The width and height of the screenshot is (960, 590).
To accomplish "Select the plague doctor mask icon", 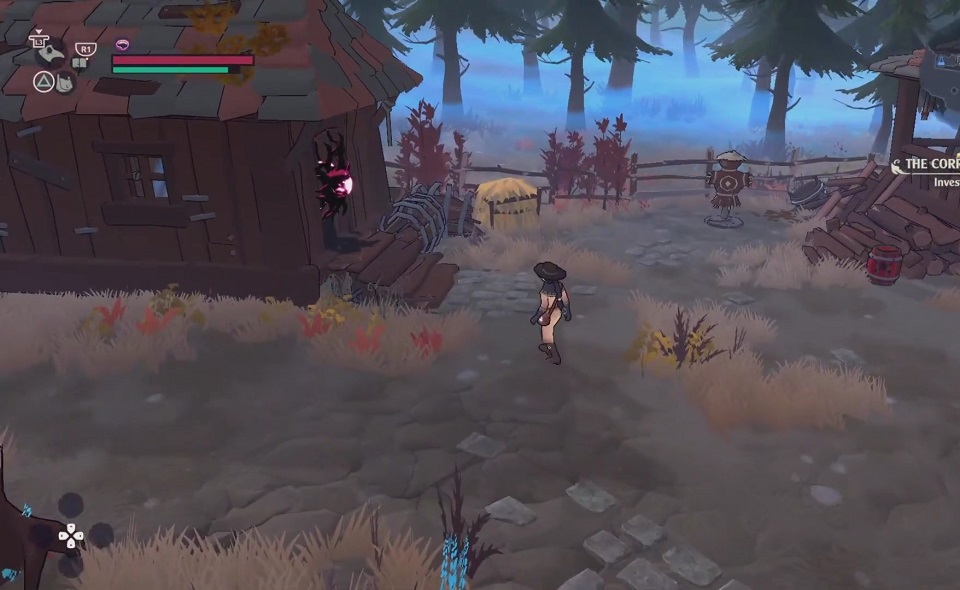I will tap(51, 54).
